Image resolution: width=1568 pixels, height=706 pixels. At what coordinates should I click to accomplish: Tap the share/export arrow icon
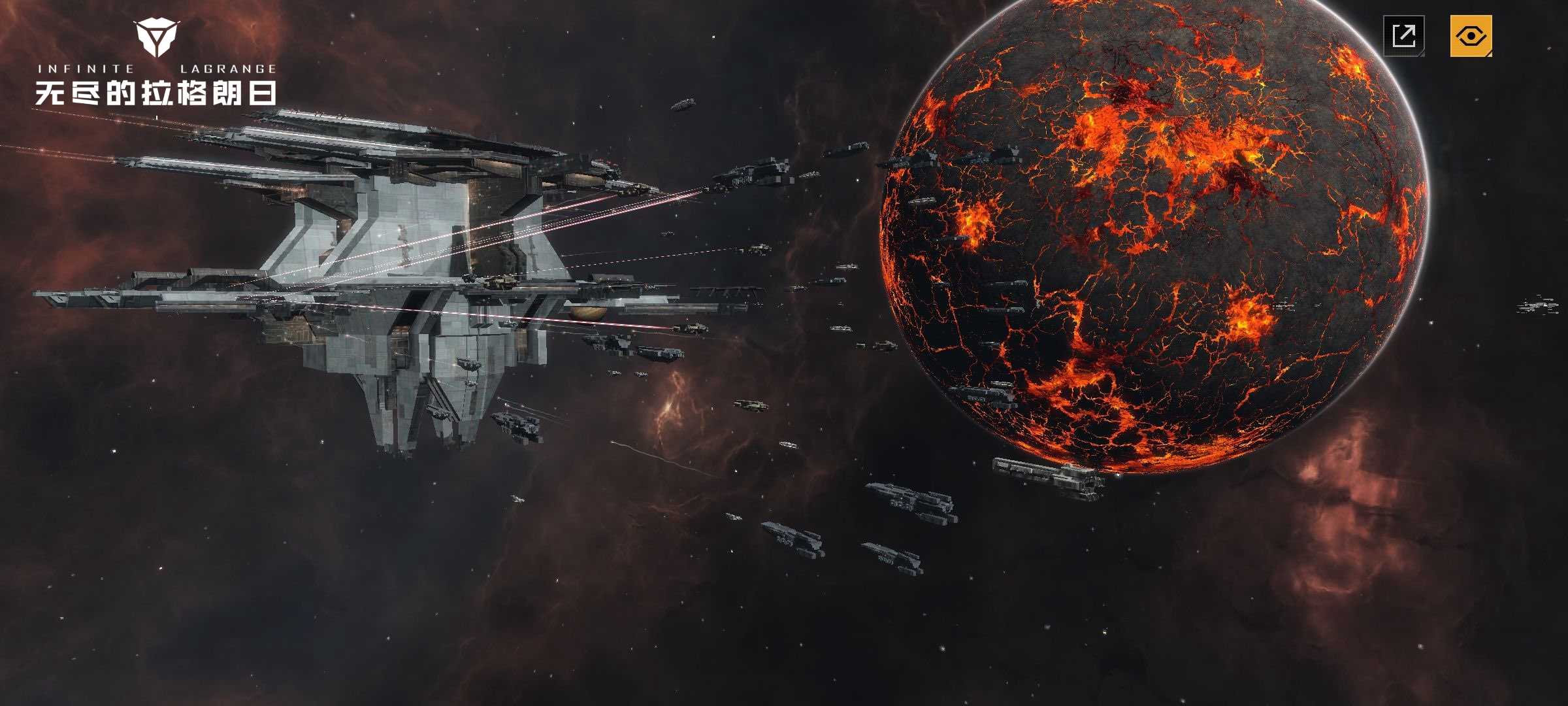pyautogui.click(x=1404, y=35)
